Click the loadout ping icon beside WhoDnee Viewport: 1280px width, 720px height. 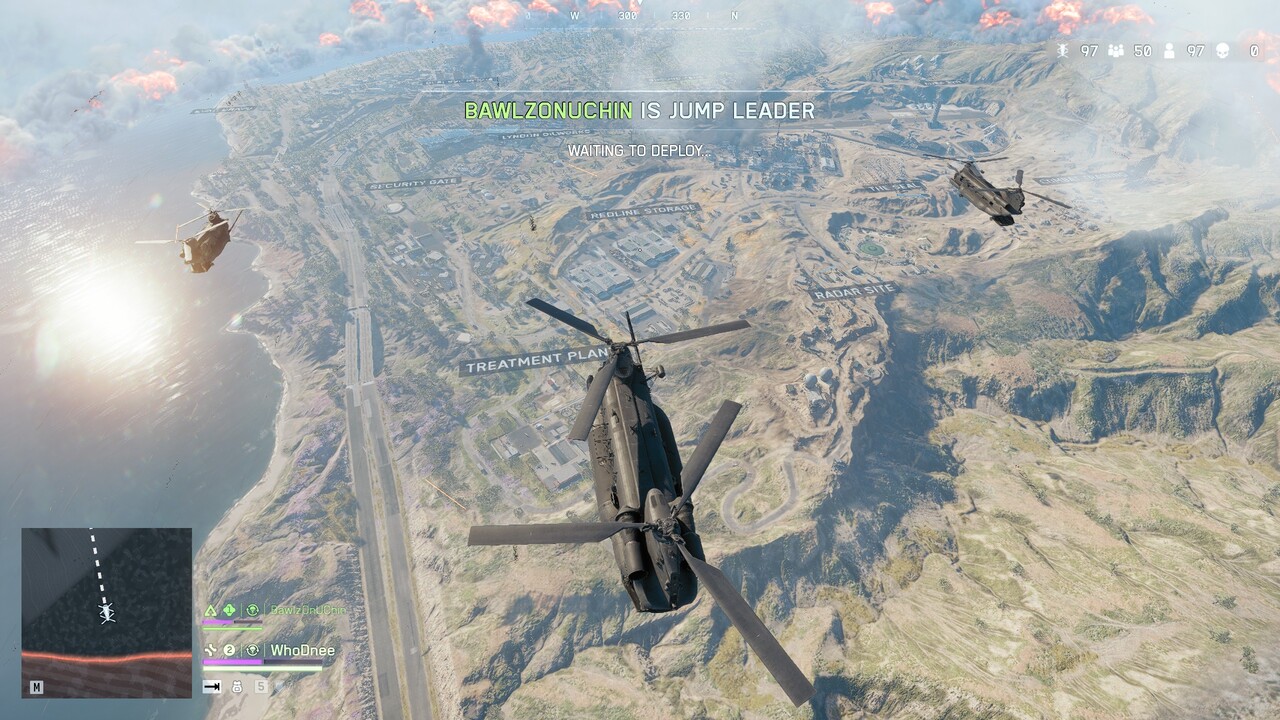coord(253,650)
